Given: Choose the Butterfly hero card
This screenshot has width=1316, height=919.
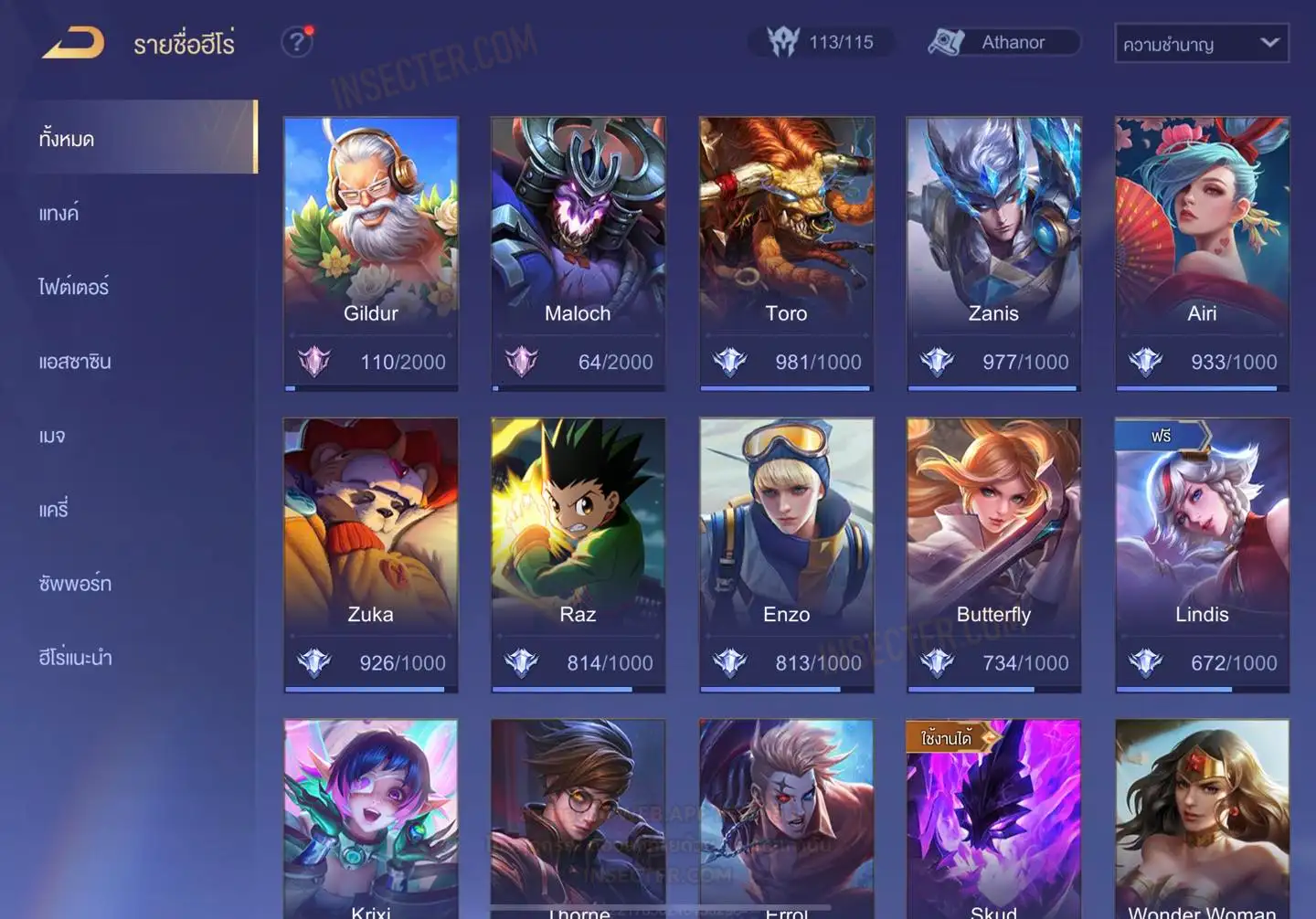Looking at the screenshot, I should pos(993,555).
